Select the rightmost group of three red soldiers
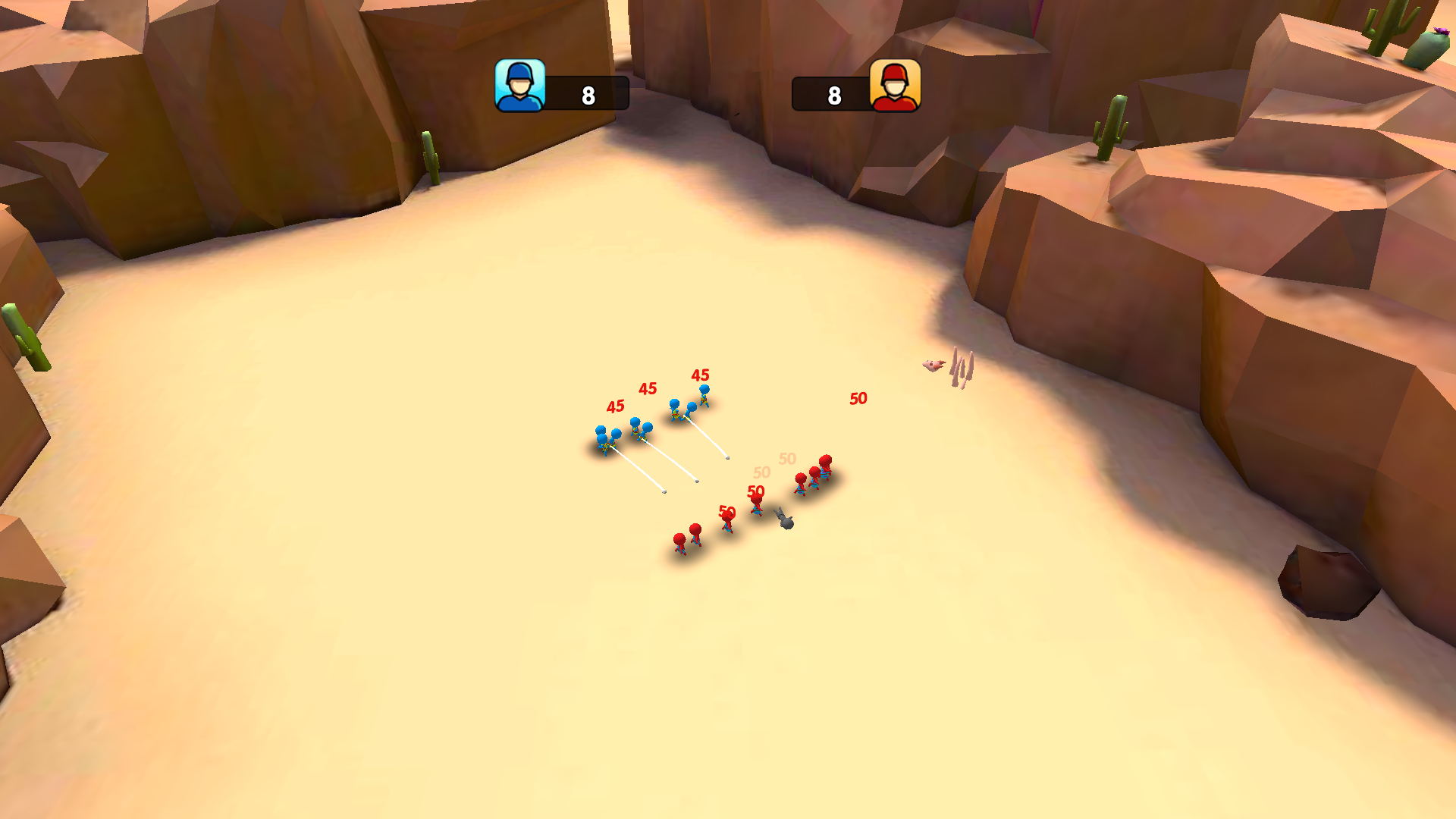 pos(813,478)
